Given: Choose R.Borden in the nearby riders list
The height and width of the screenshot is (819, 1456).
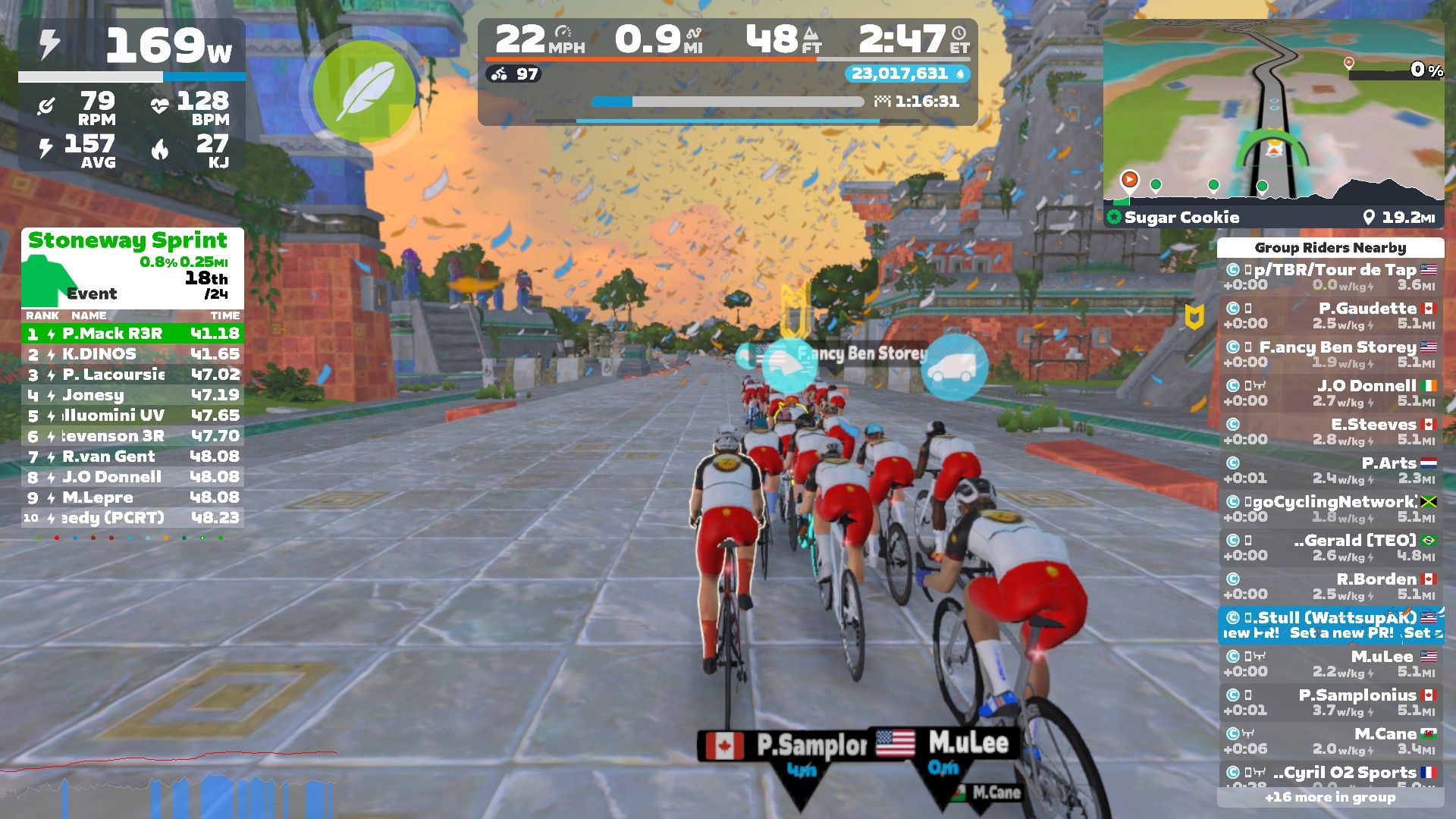Looking at the screenshot, I should tap(1331, 586).
